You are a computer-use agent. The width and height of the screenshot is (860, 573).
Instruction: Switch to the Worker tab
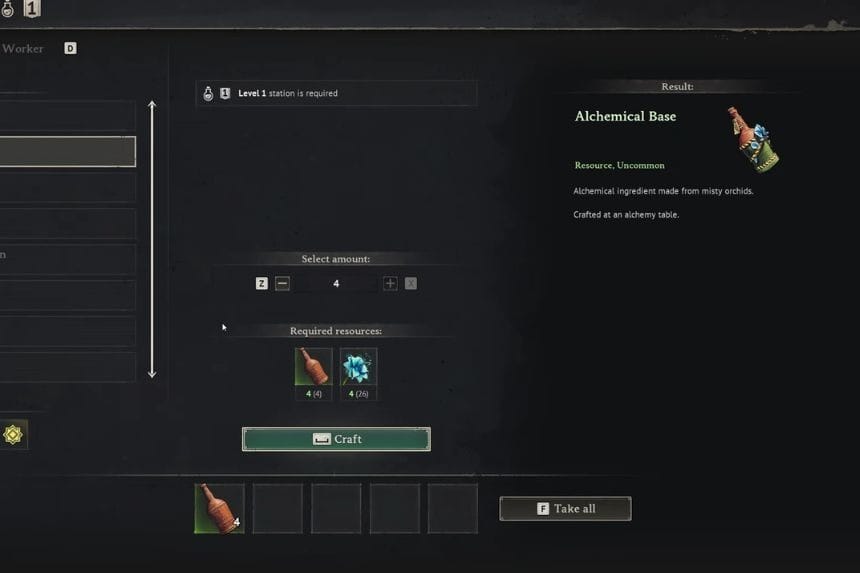(22, 48)
